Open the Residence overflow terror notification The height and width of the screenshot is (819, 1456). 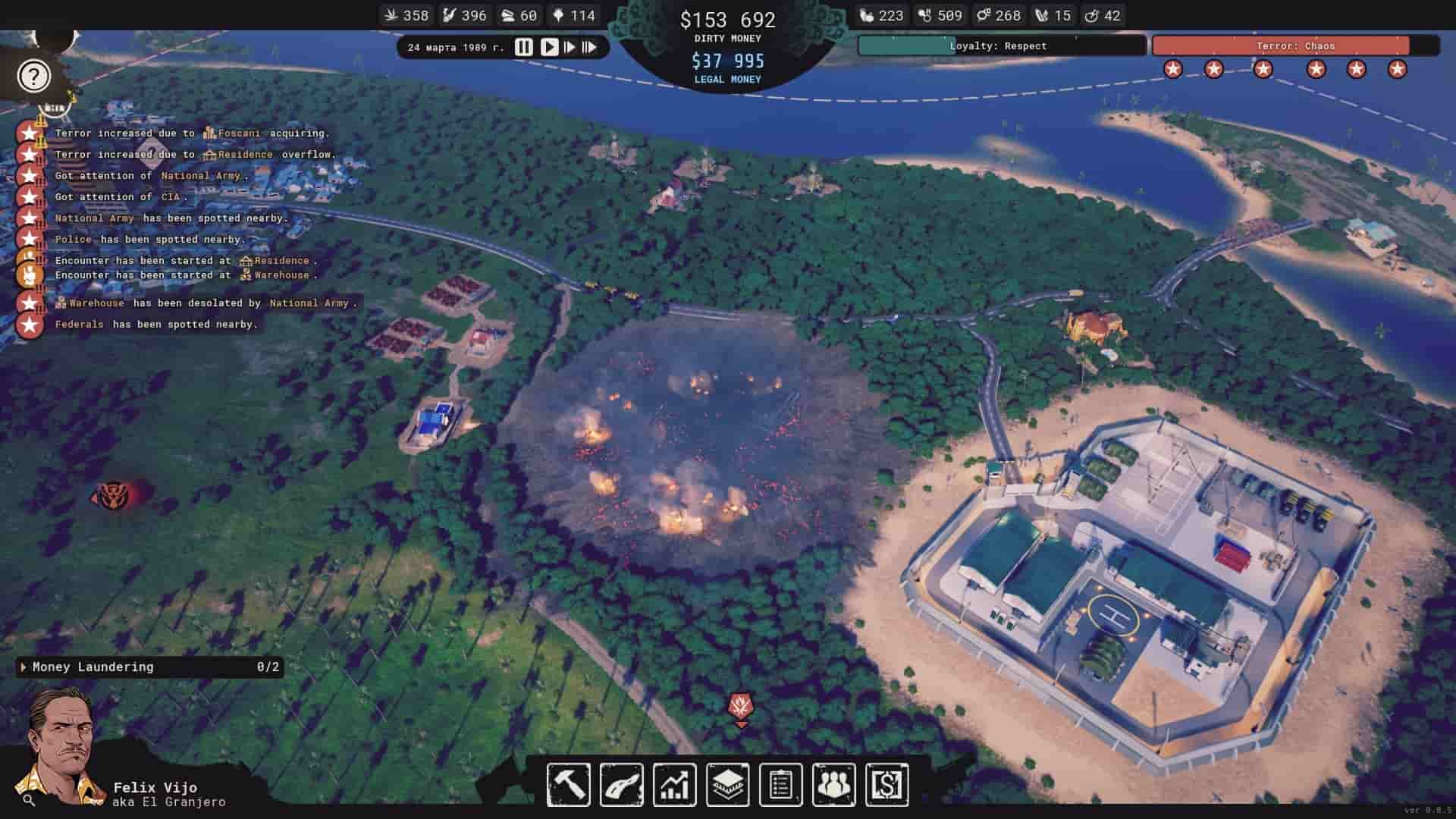point(195,155)
